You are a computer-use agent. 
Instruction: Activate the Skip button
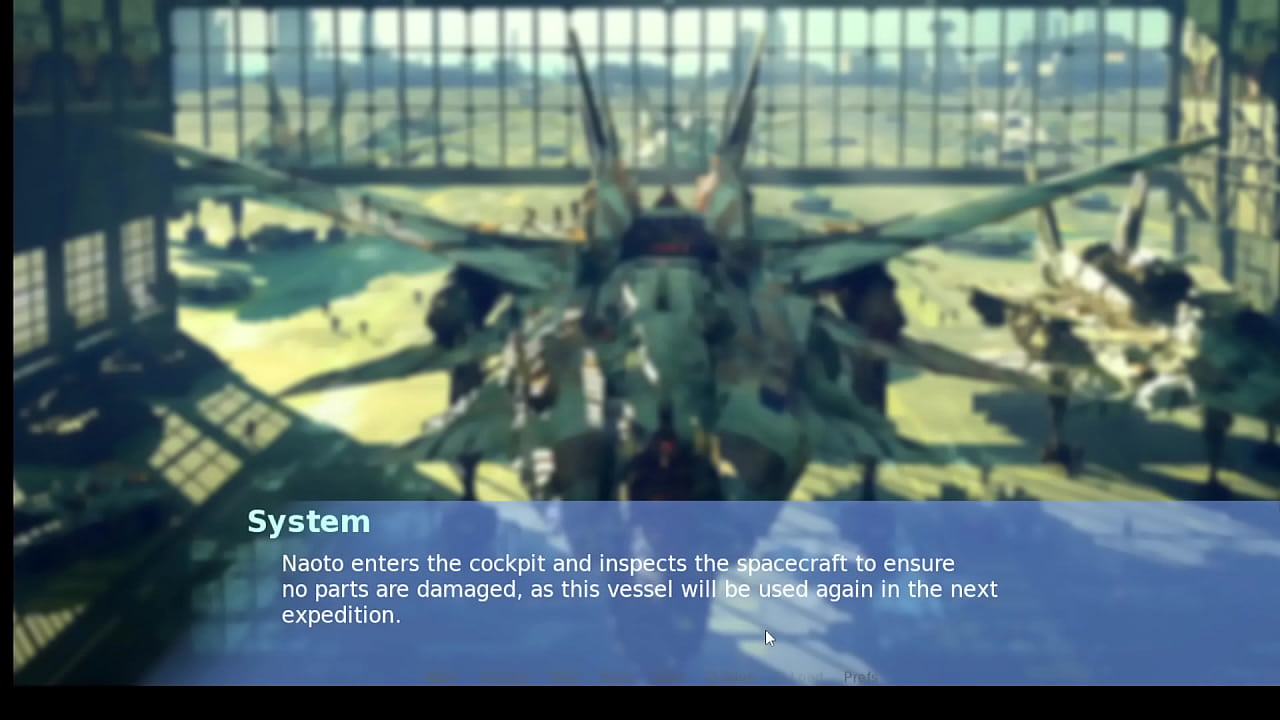[x=565, y=677]
